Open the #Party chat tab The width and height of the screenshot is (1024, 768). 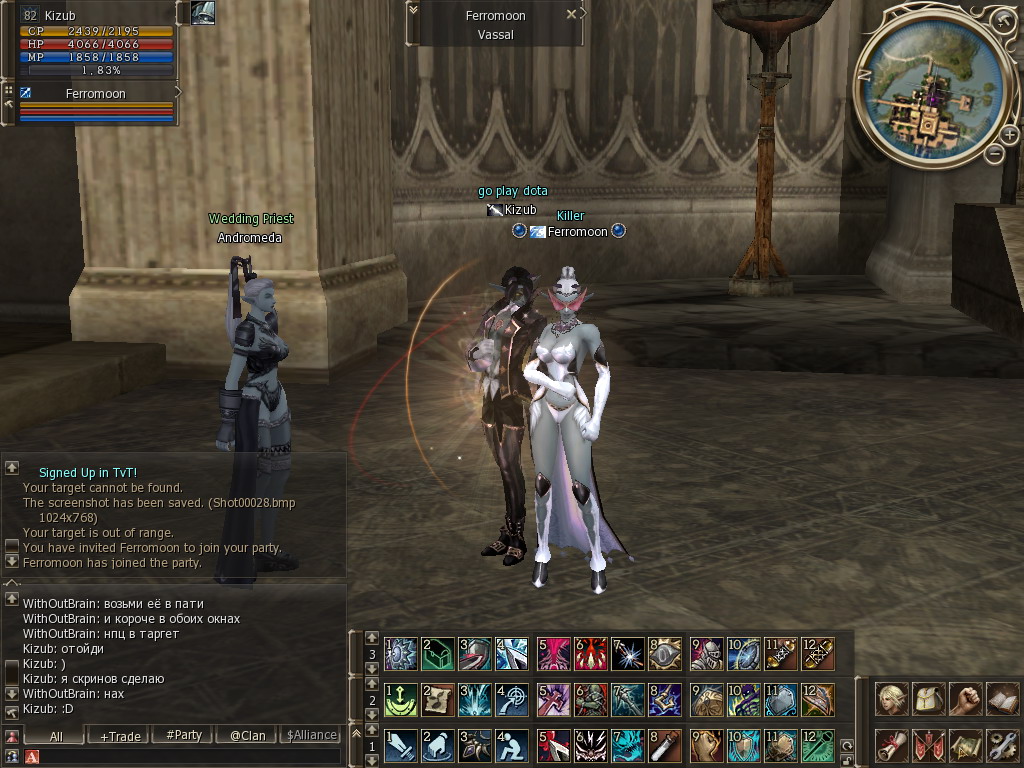(x=183, y=736)
